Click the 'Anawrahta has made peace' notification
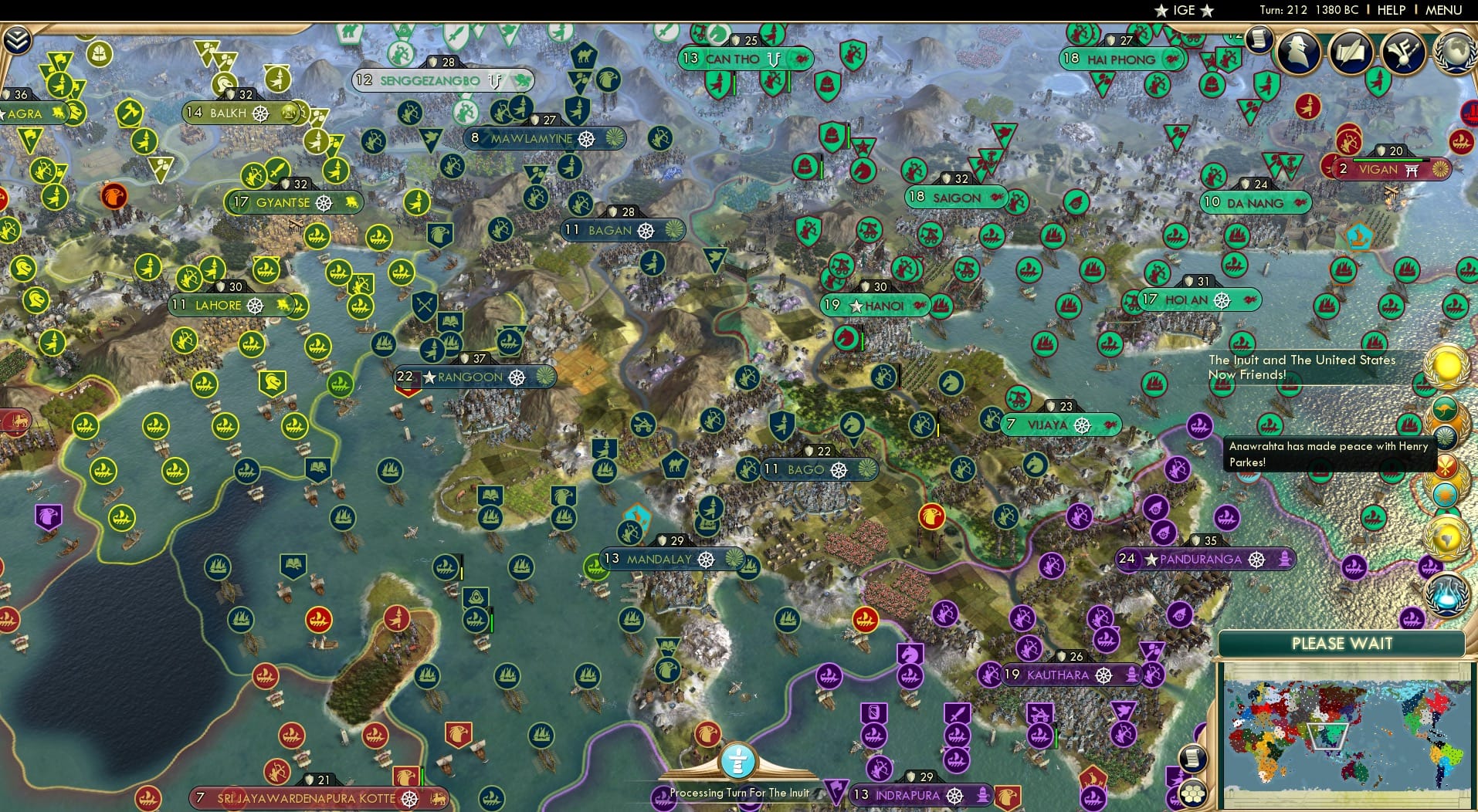This screenshot has width=1478, height=812. click(x=1328, y=455)
